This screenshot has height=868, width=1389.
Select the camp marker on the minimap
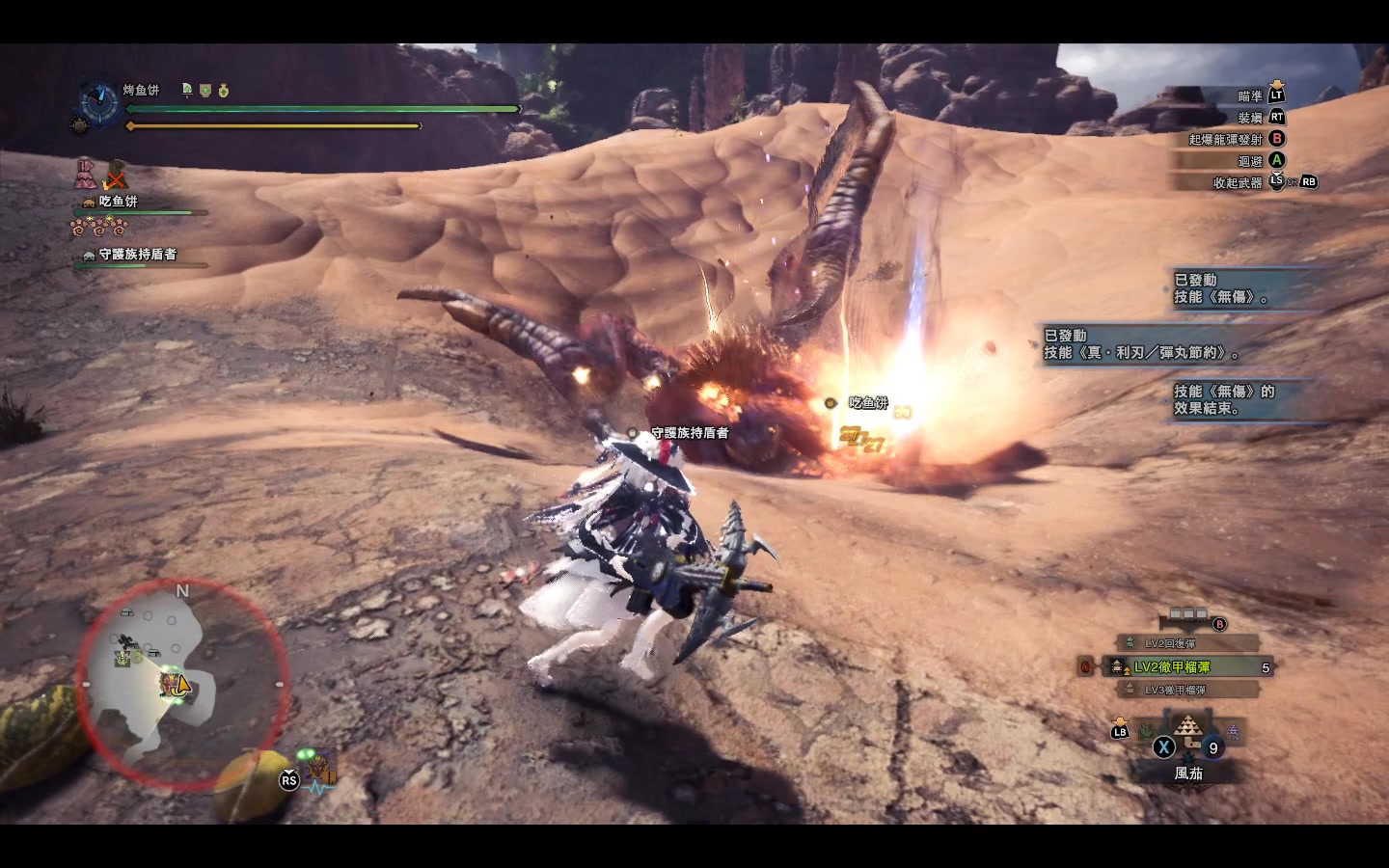[x=123, y=658]
